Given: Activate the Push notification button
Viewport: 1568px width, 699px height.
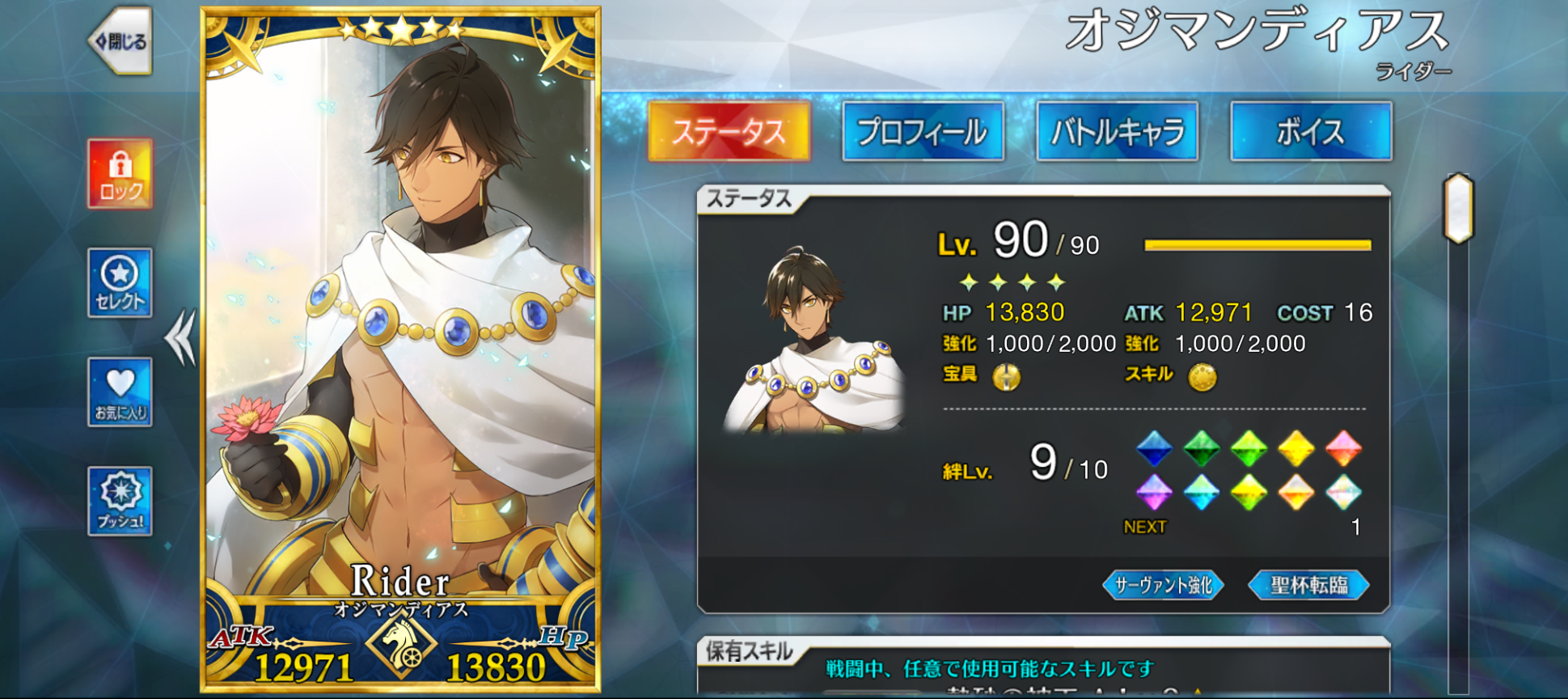Looking at the screenshot, I should [x=120, y=502].
